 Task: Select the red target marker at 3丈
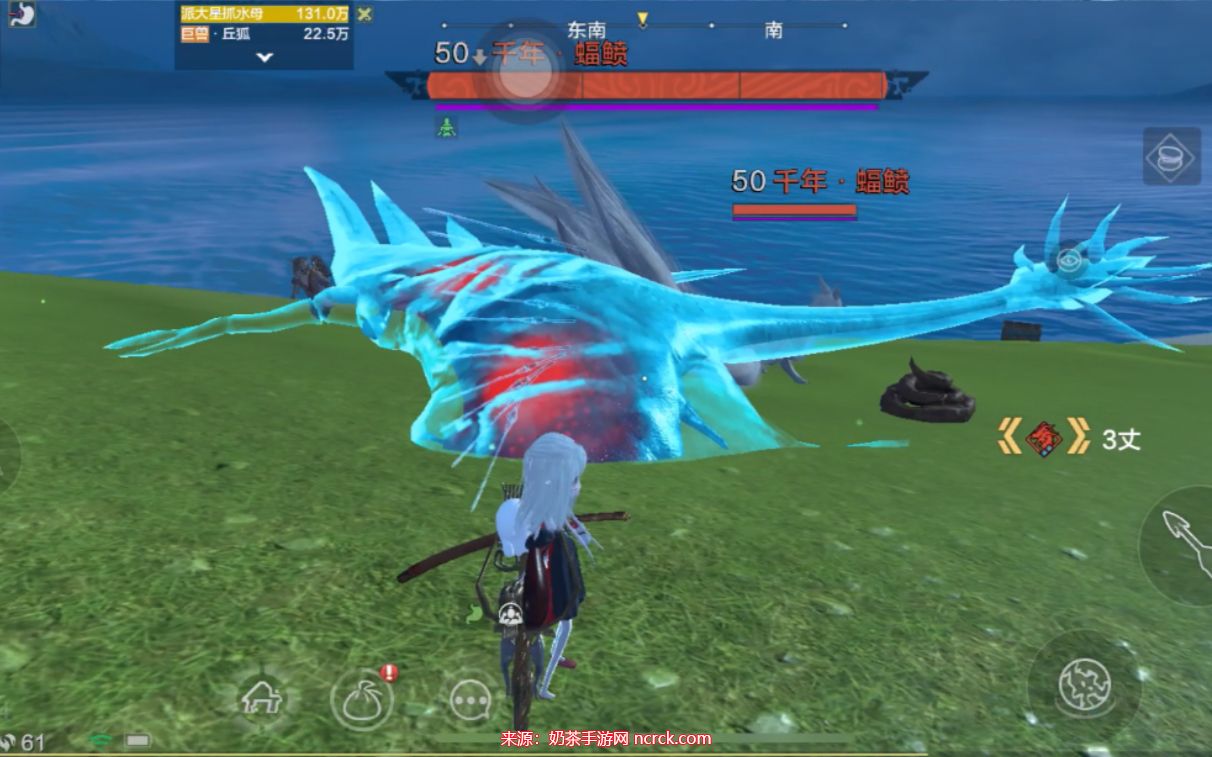tap(1043, 438)
